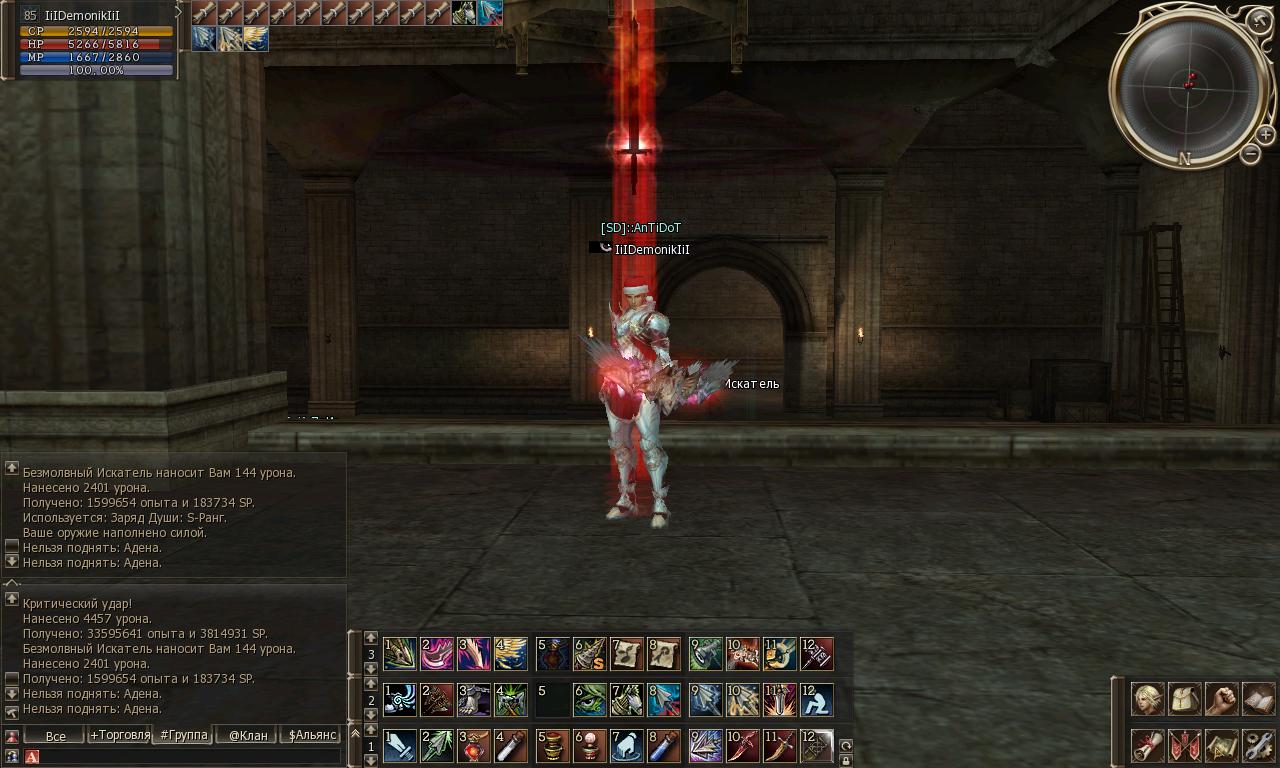Image resolution: width=1280 pixels, height=768 pixels.
Task: Open the clan banners icon
Action: pyautogui.click(x=1185, y=745)
